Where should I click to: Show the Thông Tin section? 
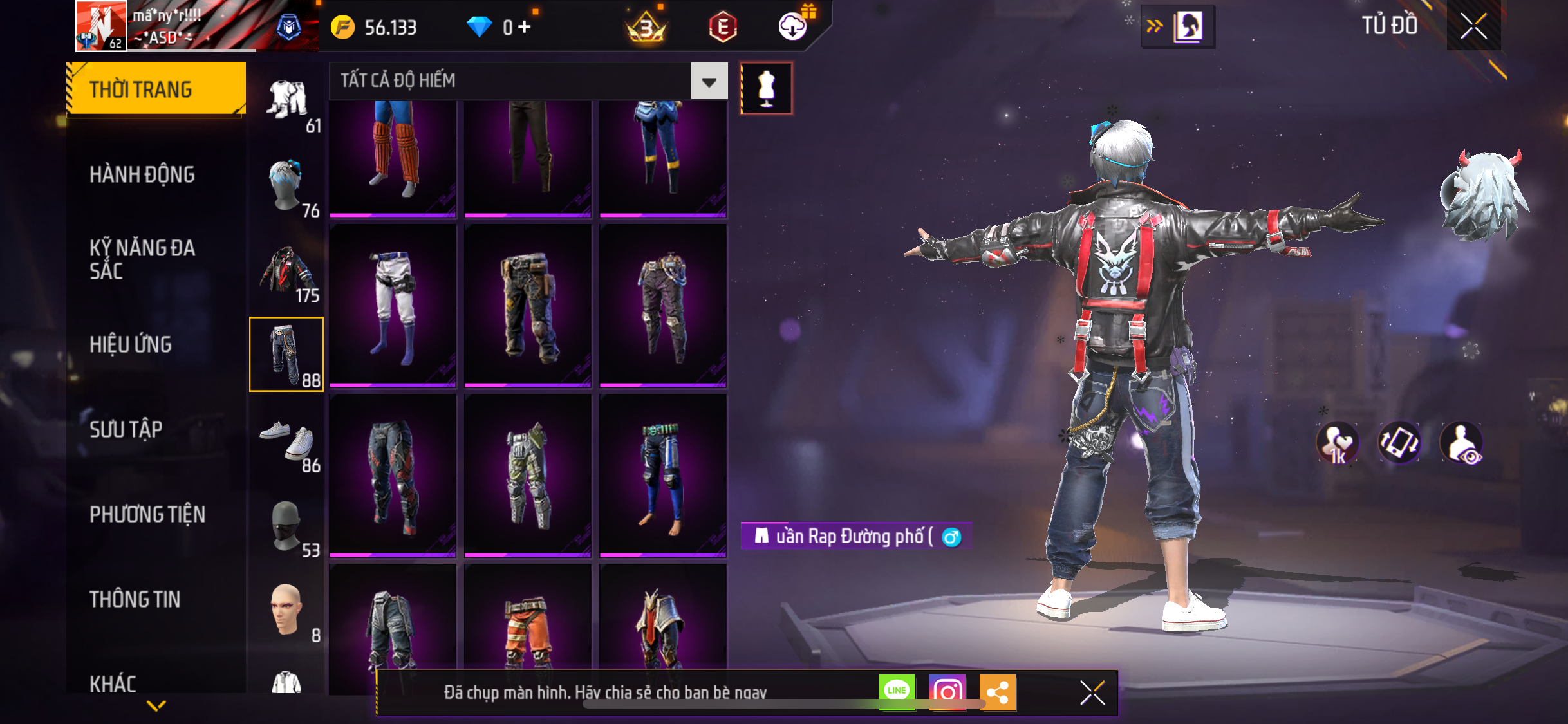(135, 599)
